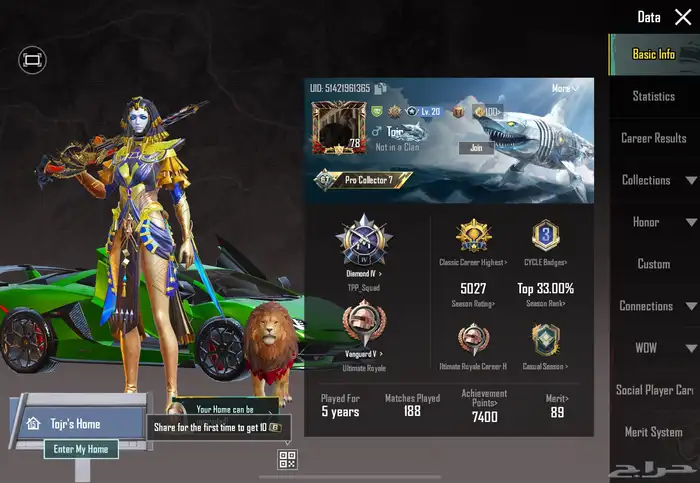
Task: Open the More dropdown on profile card
Action: 565,89
